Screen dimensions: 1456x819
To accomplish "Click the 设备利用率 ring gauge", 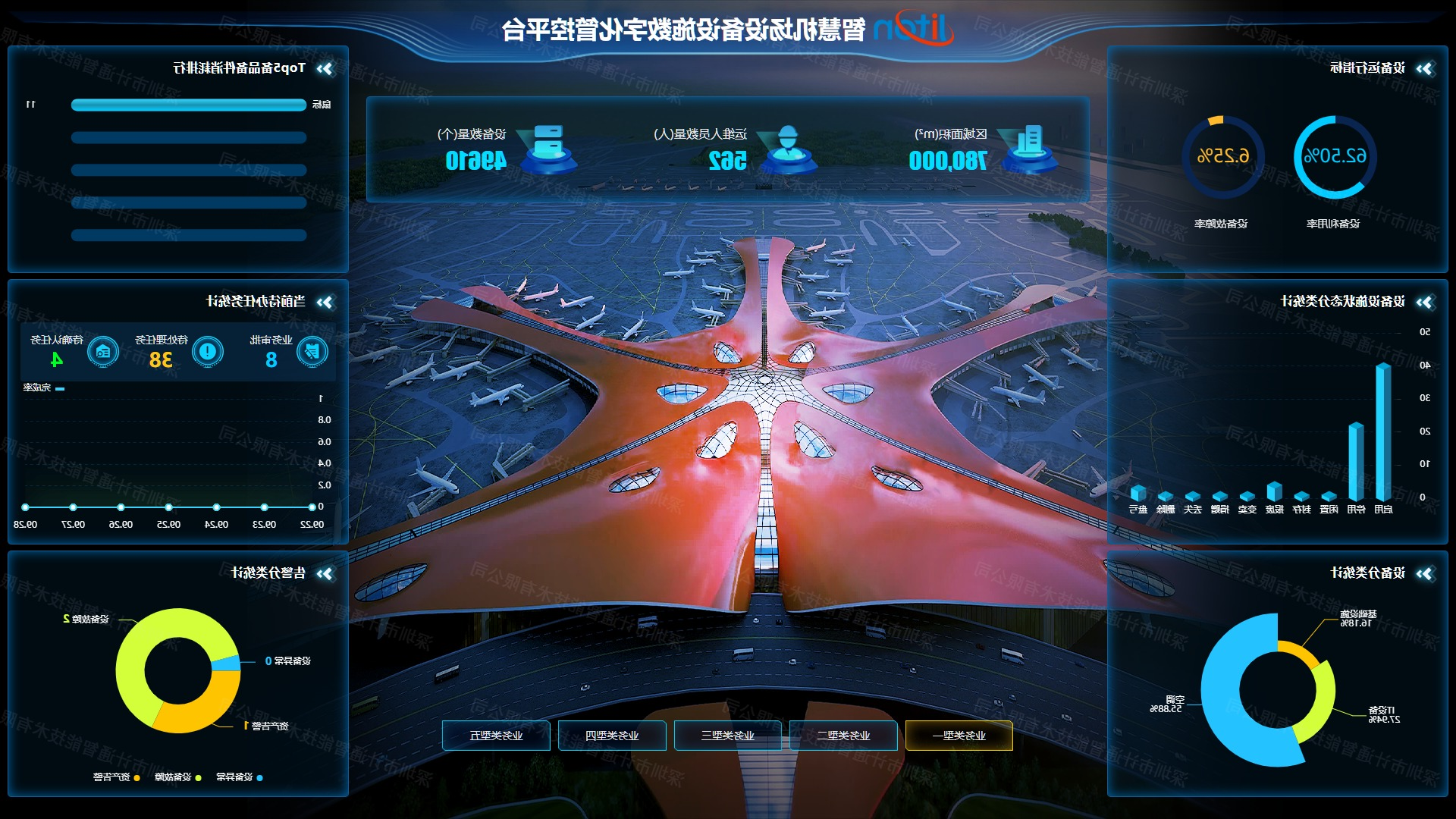I will pos(1334,157).
